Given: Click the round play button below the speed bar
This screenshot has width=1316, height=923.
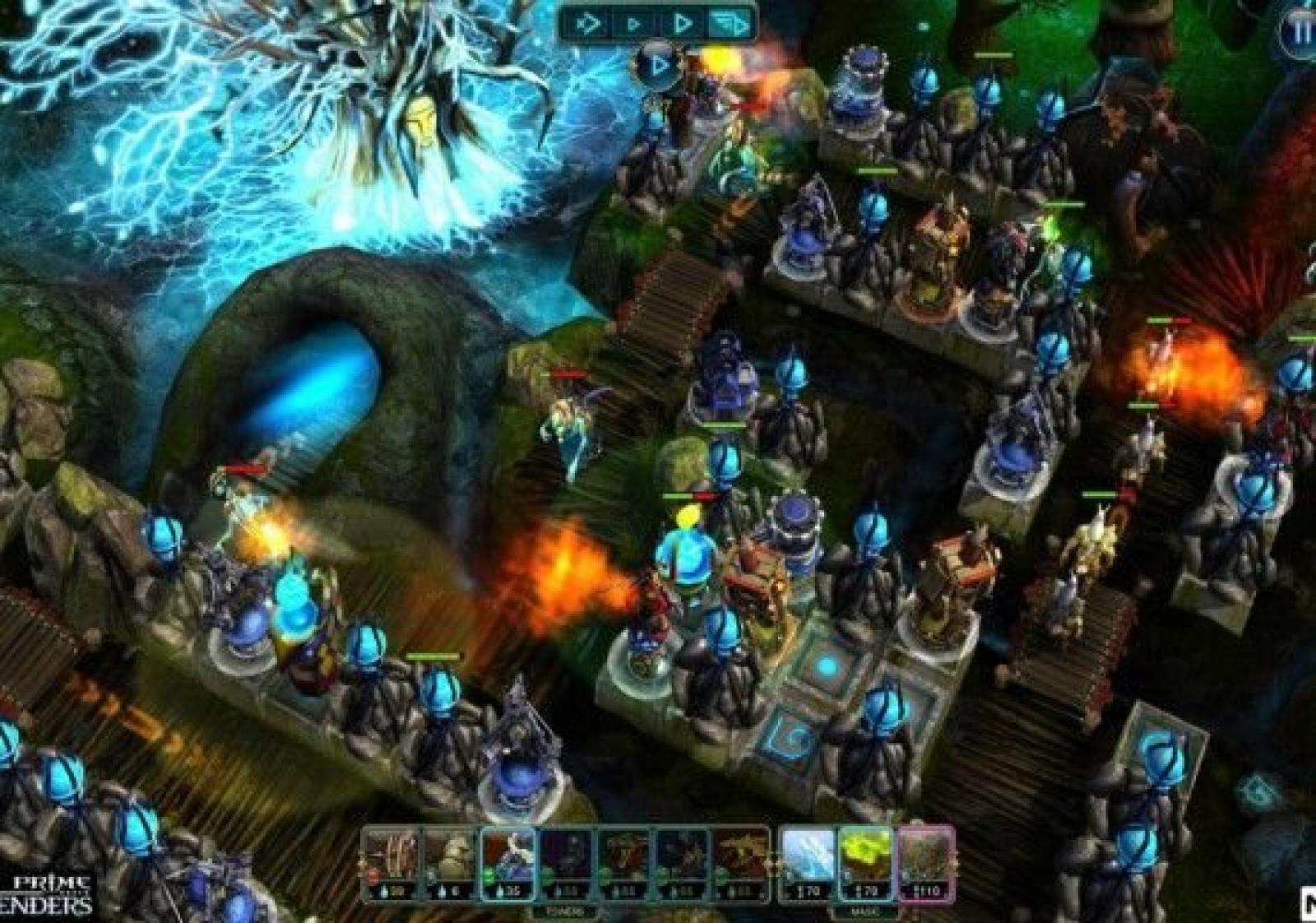Looking at the screenshot, I should [657, 64].
